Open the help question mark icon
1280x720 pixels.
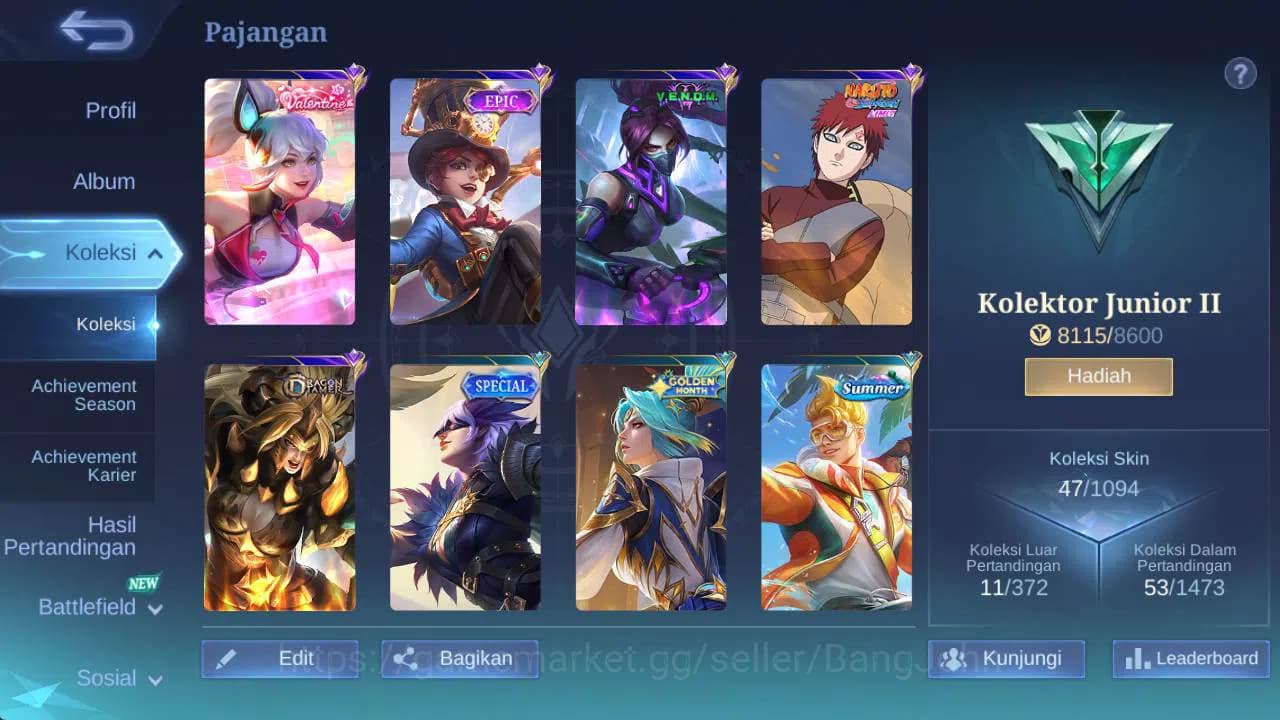(x=1240, y=74)
